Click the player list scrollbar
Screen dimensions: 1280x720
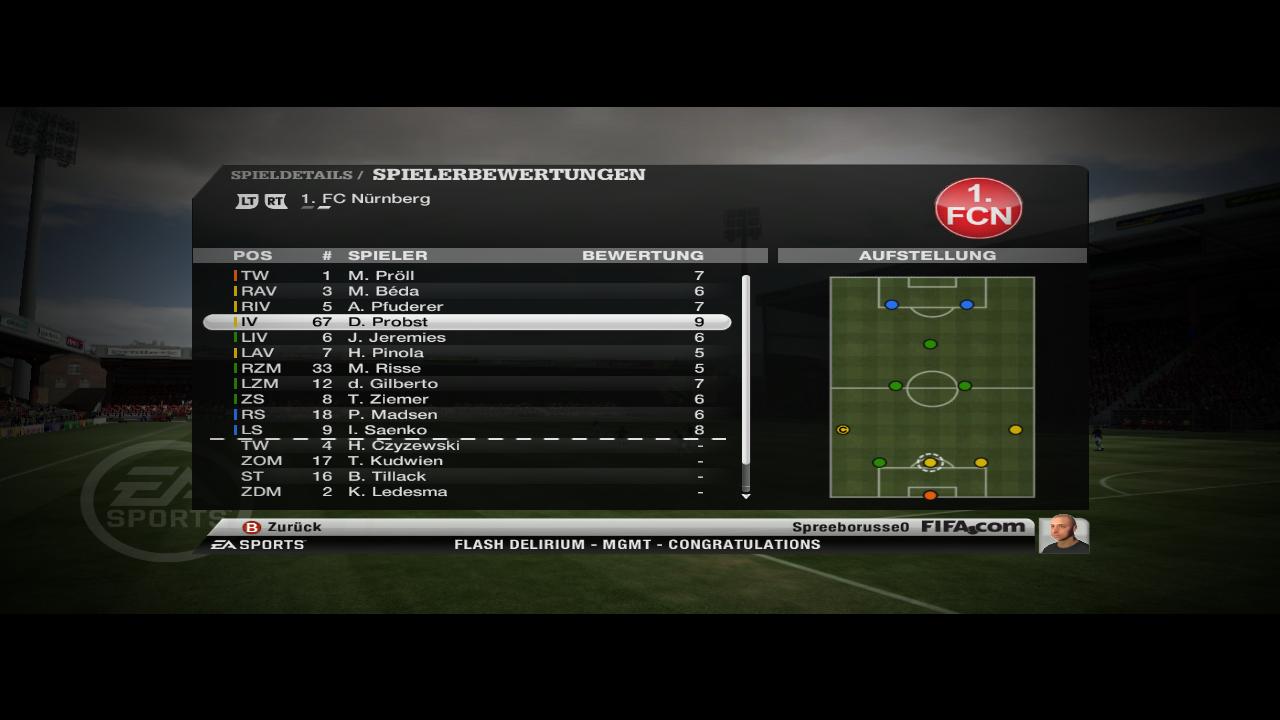pyautogui.click(x=745, y=370)
